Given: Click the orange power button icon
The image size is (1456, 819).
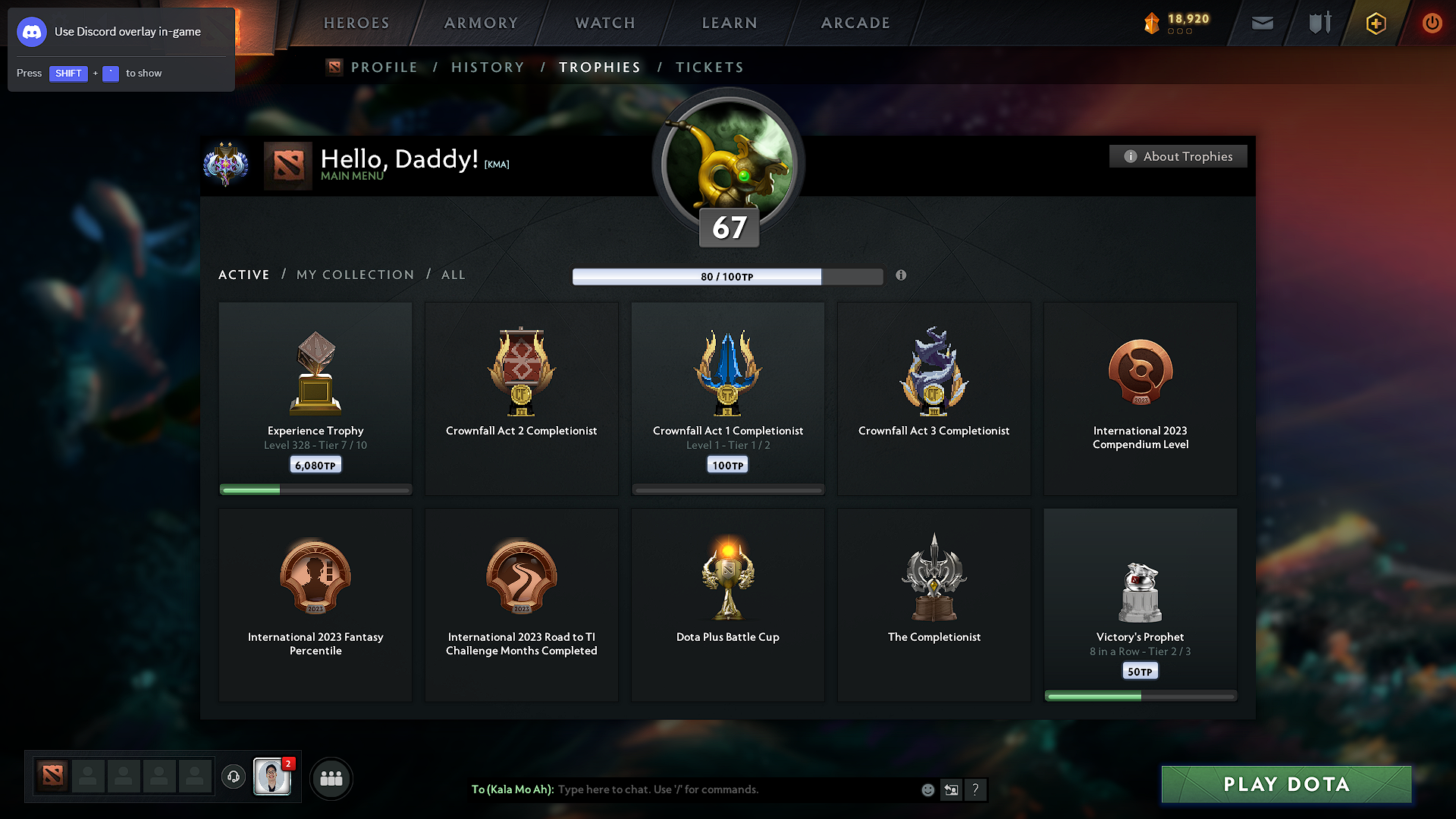Looking at the screenshot, I should tap(1432, 24).
